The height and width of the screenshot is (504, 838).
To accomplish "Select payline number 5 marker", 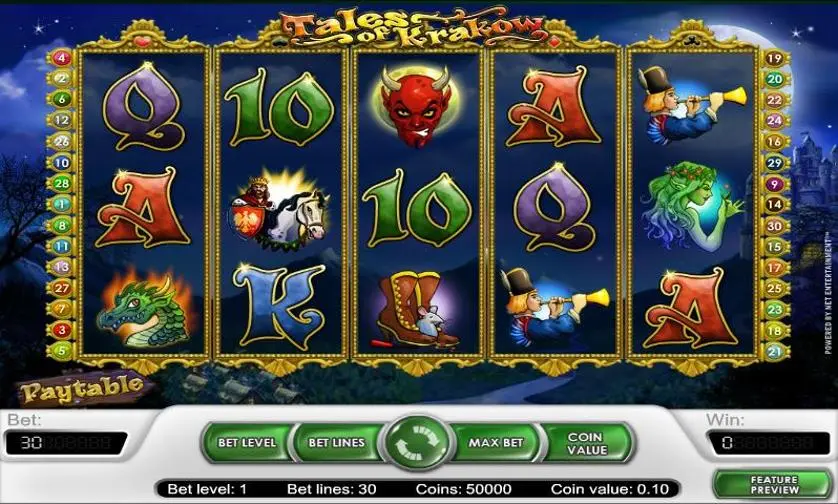I will point(62,351).
